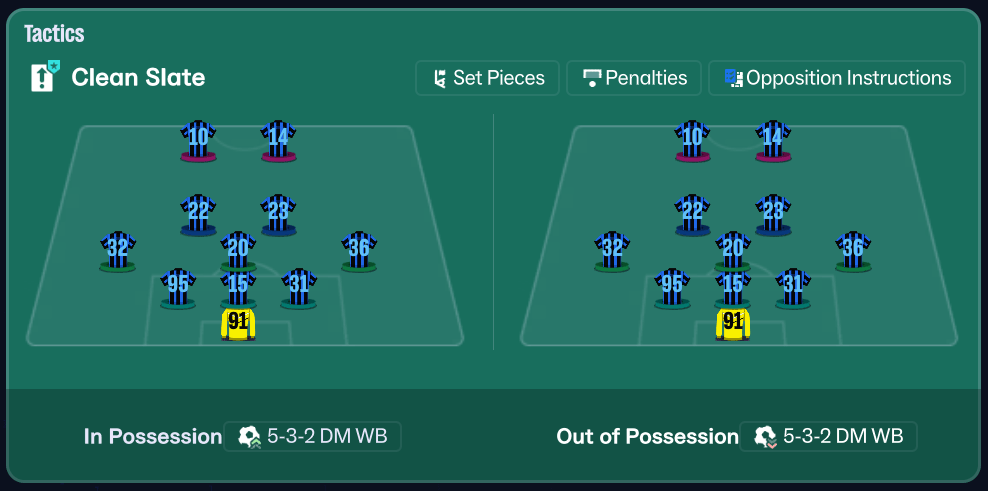Viewport: 988px width, 491px height.
Task: Open the Set Pieces screen
Action: pos(488,78)
